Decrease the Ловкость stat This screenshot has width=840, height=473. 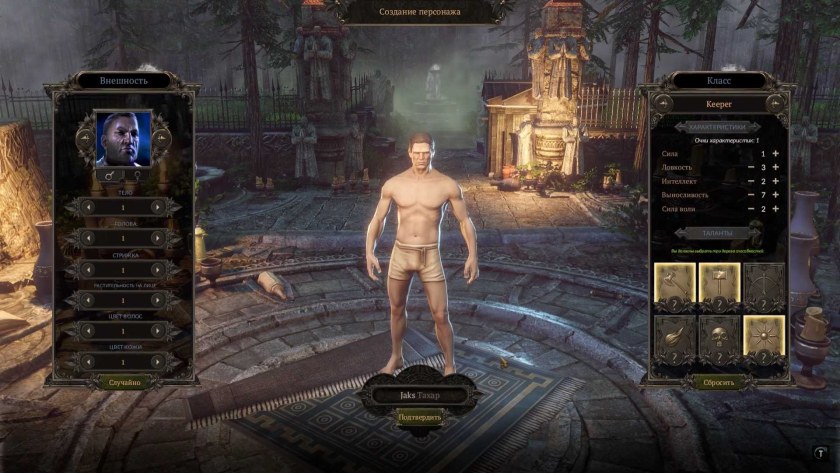[x=750, y=167]
